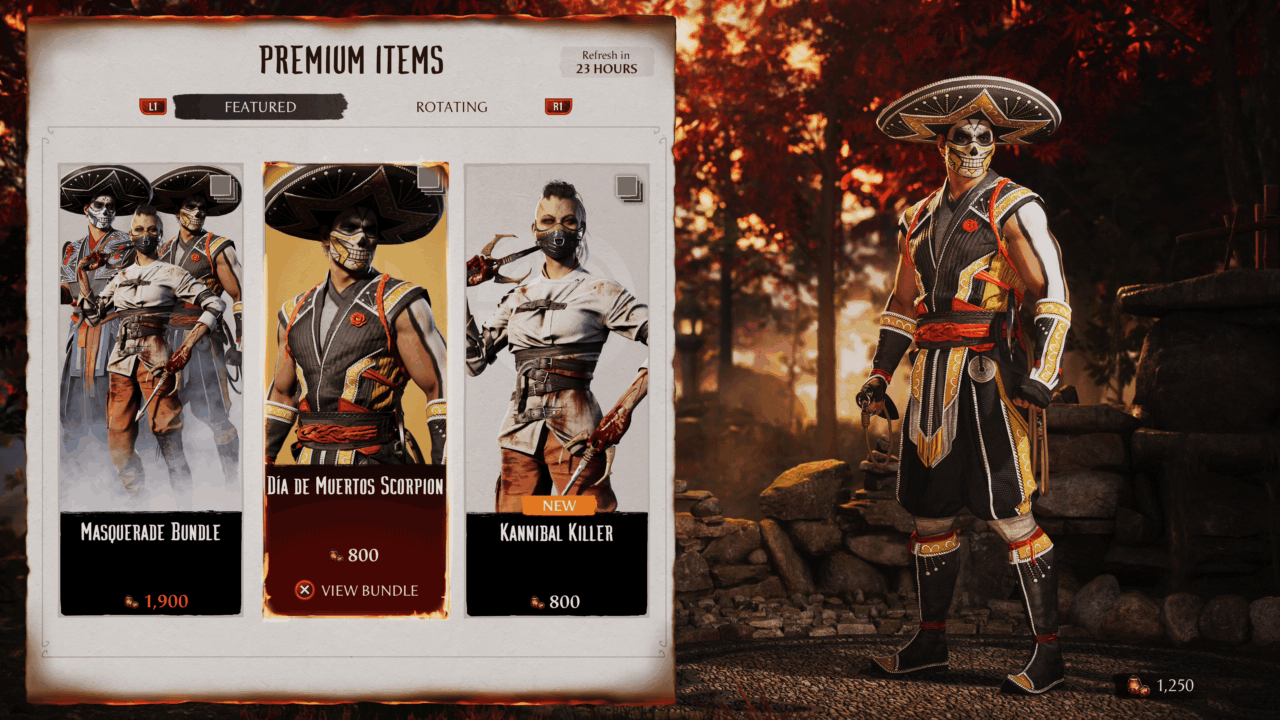Image resolution: width=1280 pixels, height=720 pixels.
Task: Click the View Bundle option
Action: [x=357, y=590]
